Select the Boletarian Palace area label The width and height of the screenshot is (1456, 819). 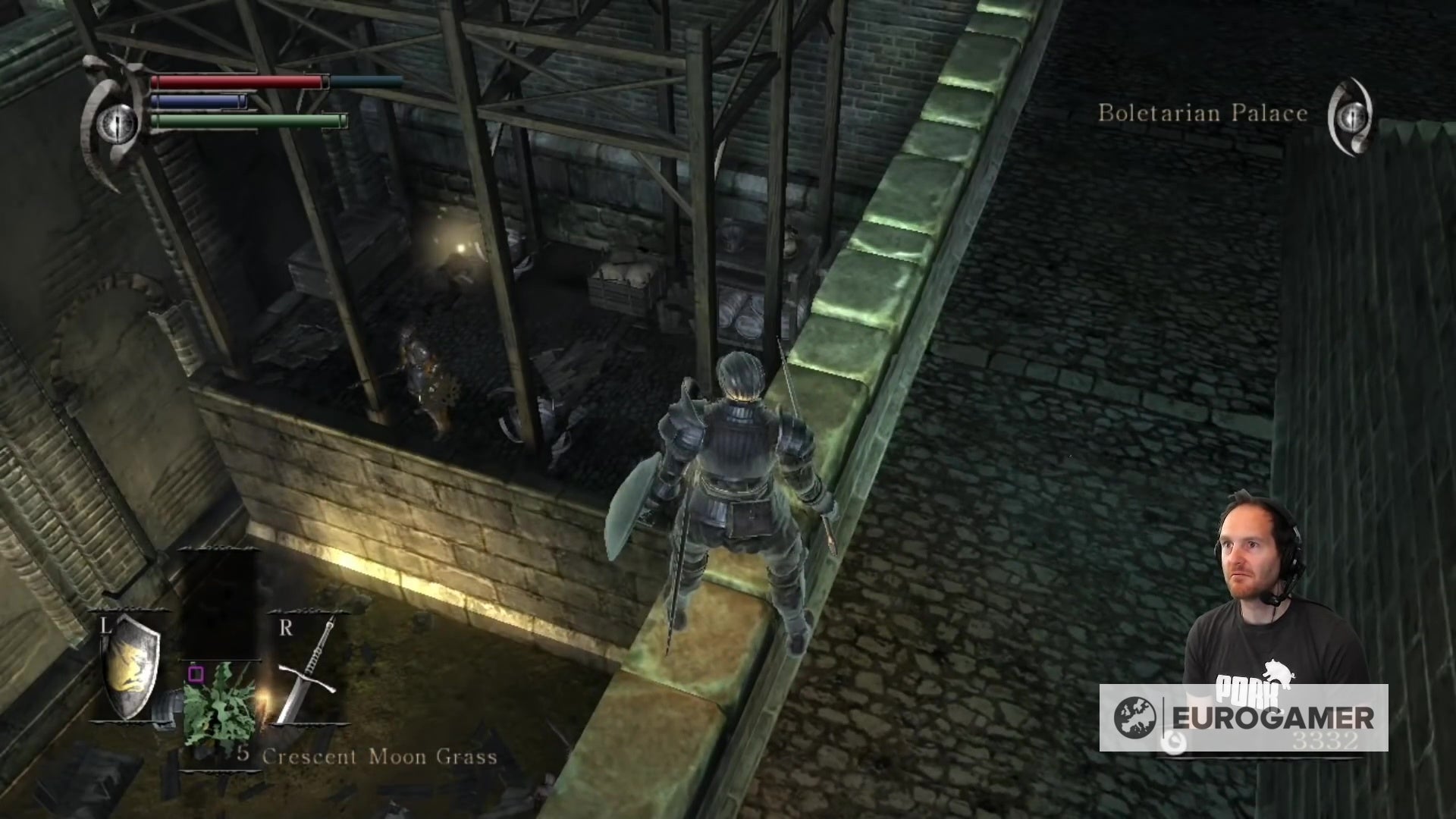(1203, 114)
